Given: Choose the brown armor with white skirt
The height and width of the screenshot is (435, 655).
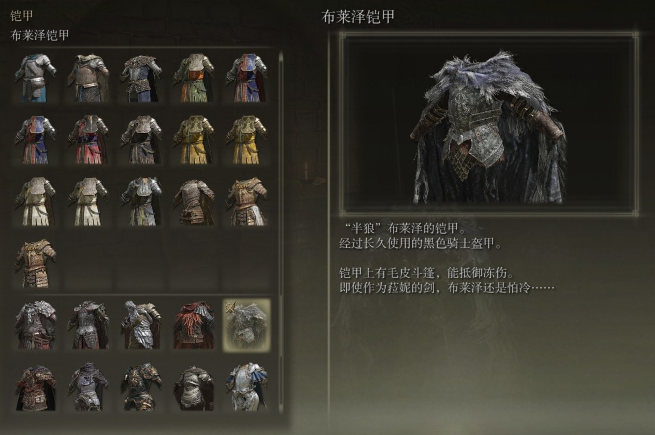Looking at the screenshot, I should [245, 198].
